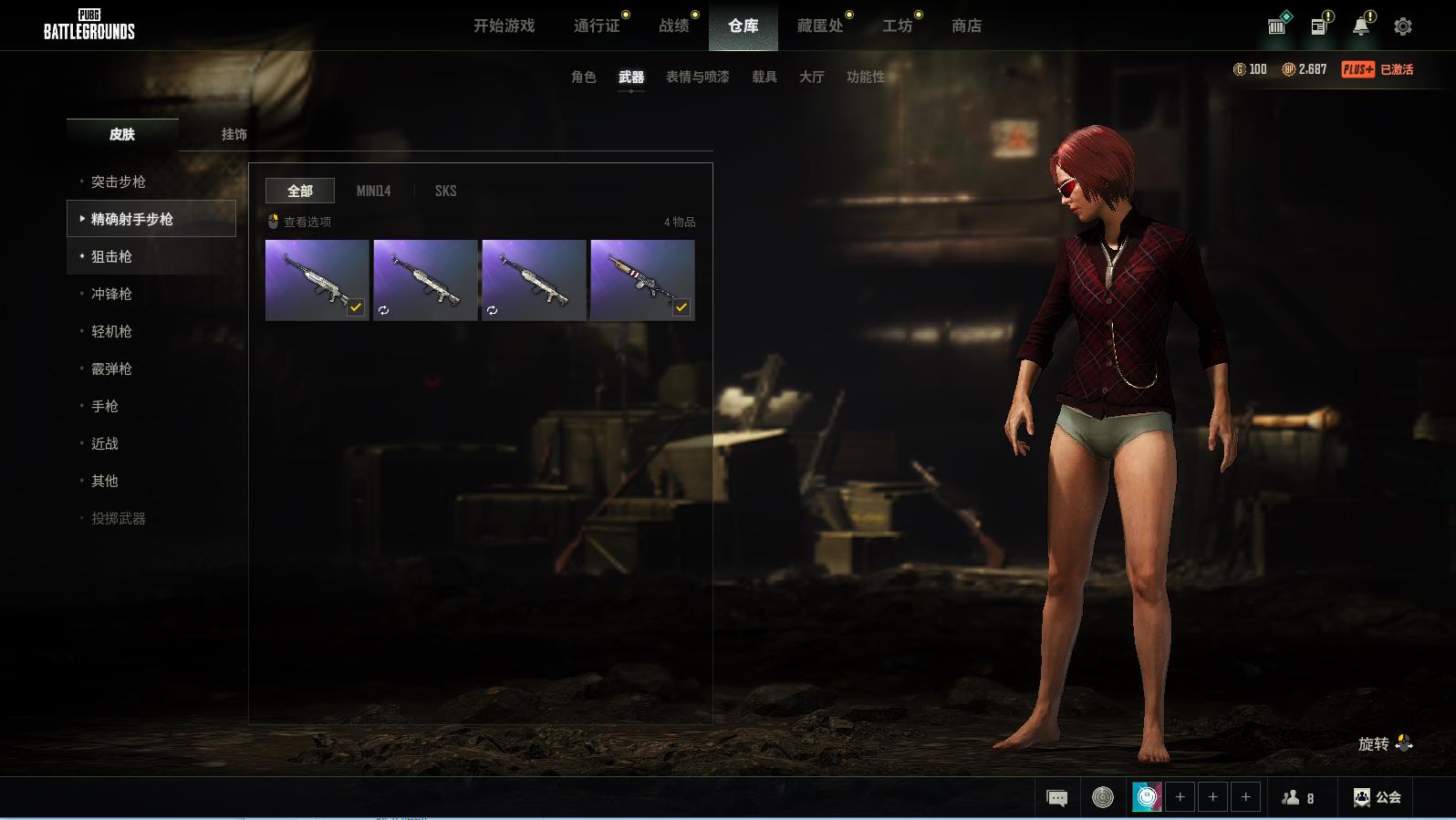Viewport: 1456px width, 820px height.
Task: Show notifications via the bell icon
Action: (1360, 26)
